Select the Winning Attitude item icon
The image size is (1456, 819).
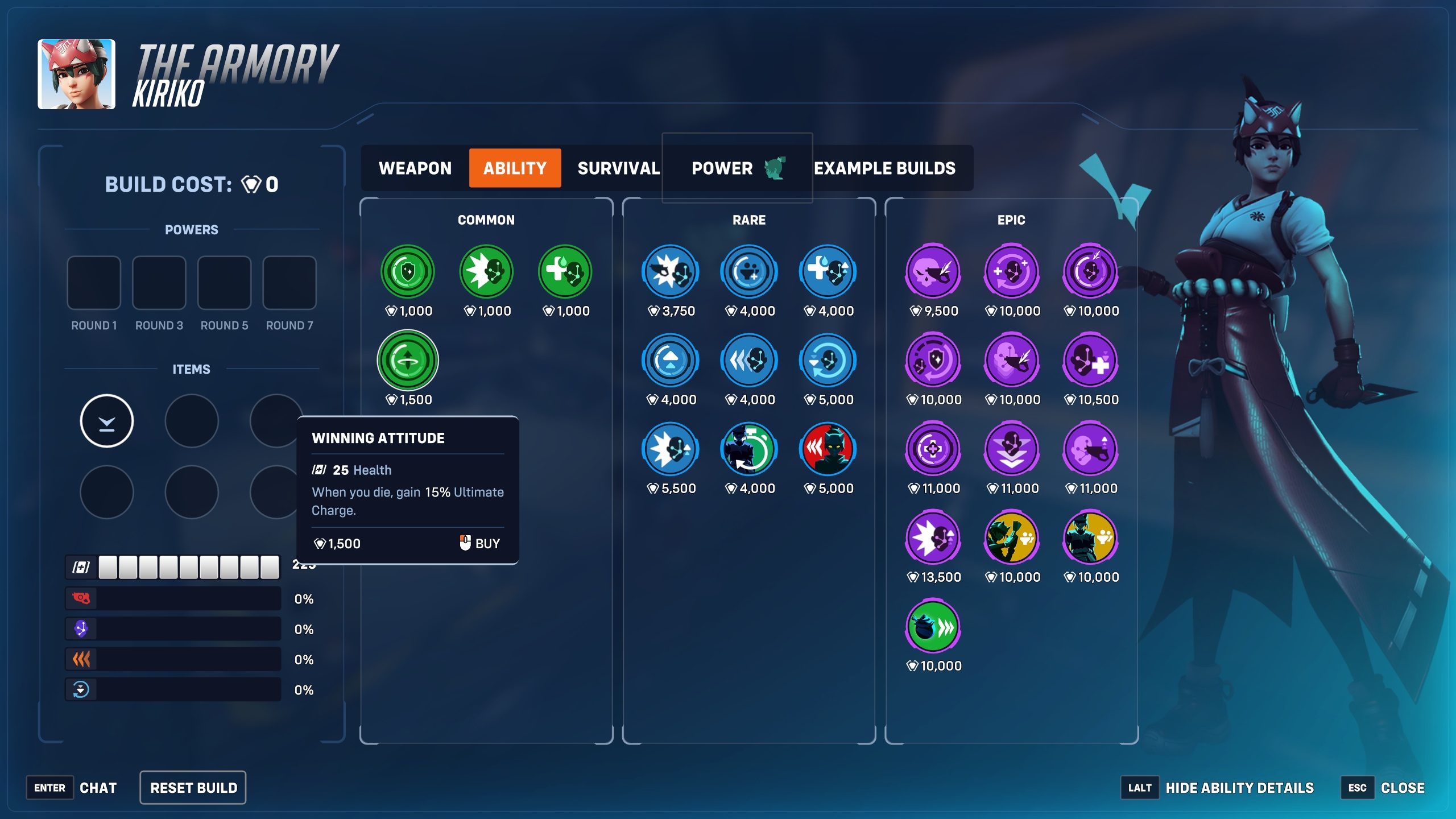coord(407,361)
